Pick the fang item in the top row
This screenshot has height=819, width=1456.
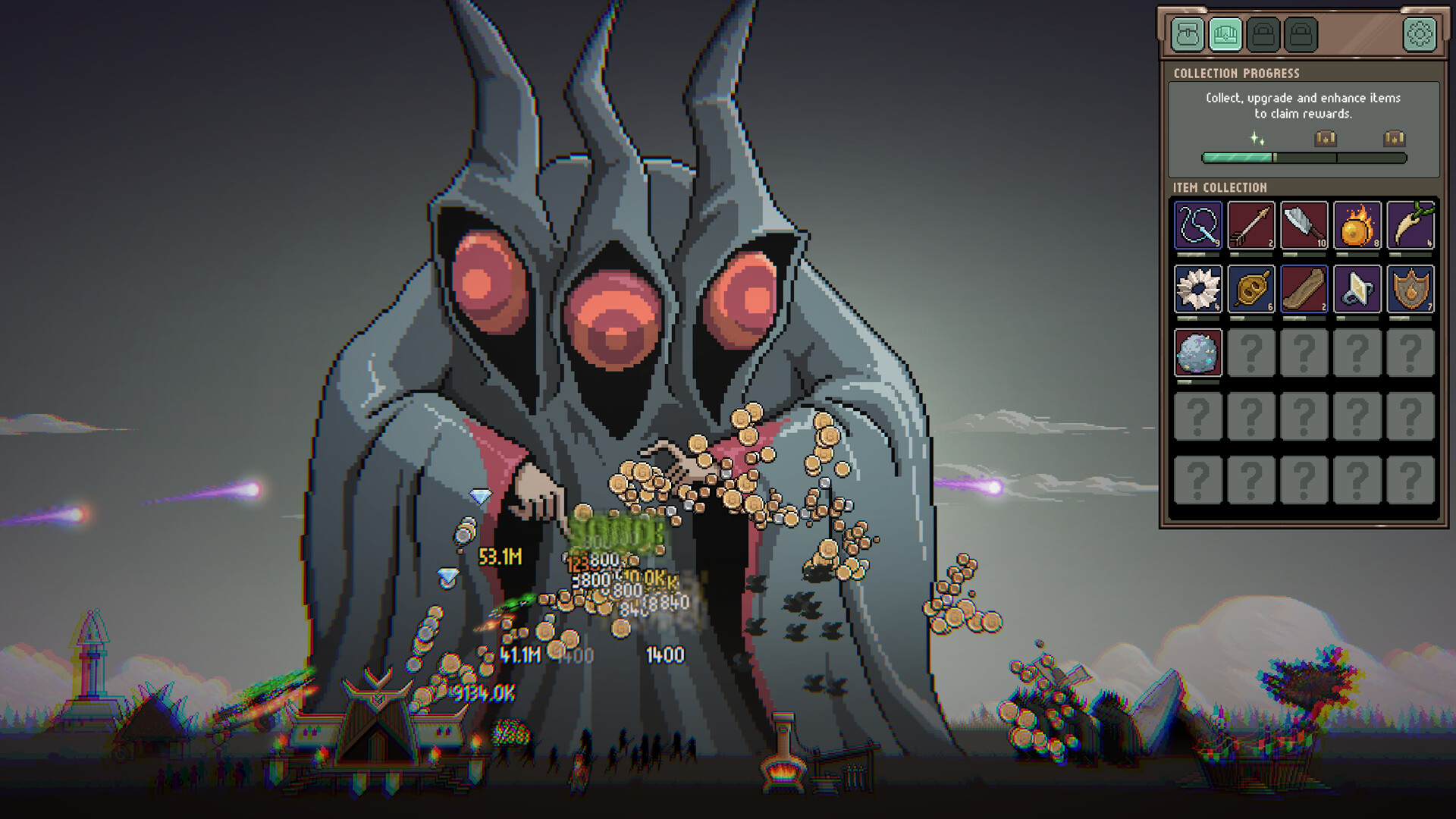pyautogui.click(x=1410, y=225)
